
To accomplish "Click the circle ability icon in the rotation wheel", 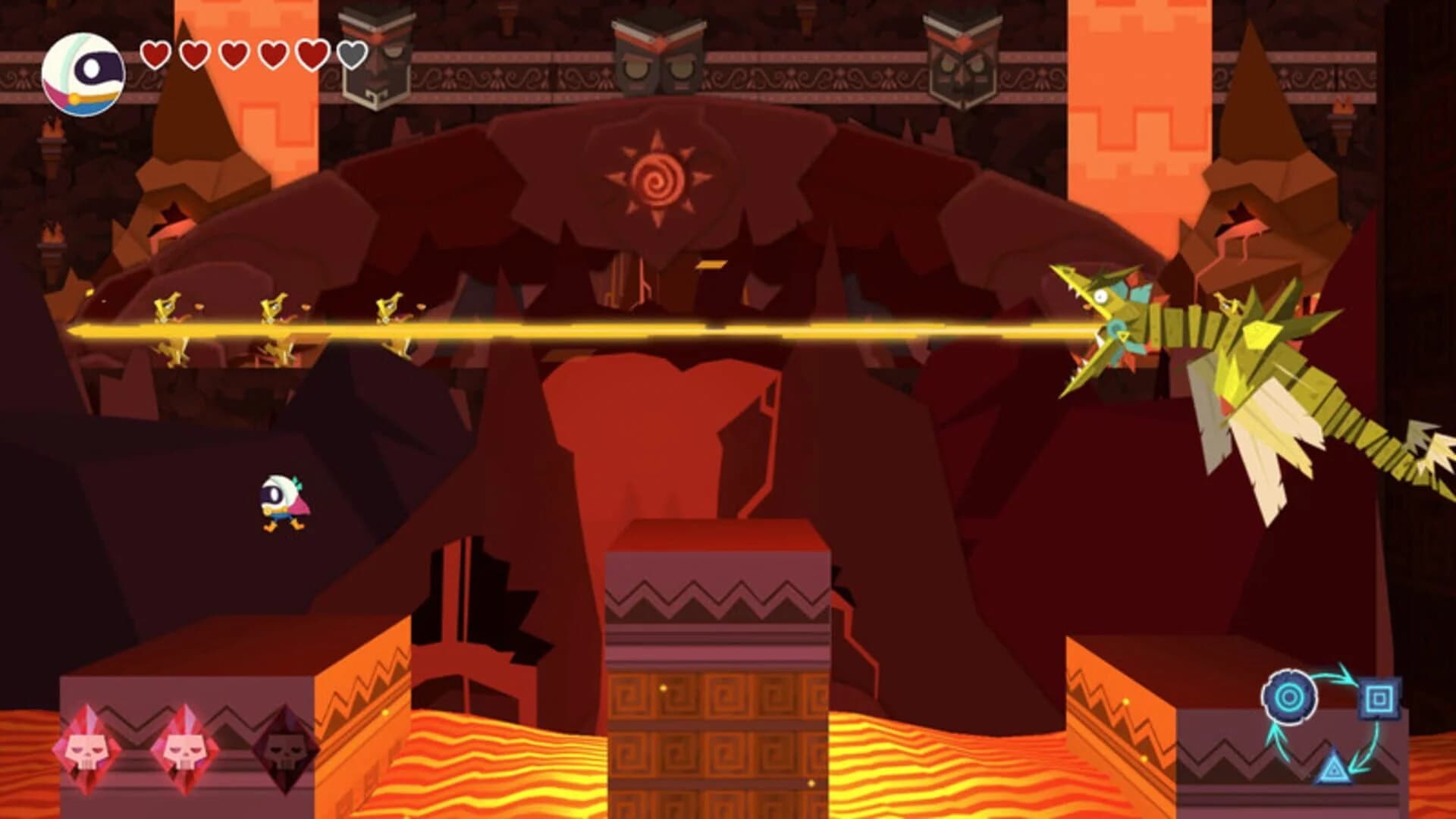I will [x=1290, y=696].
